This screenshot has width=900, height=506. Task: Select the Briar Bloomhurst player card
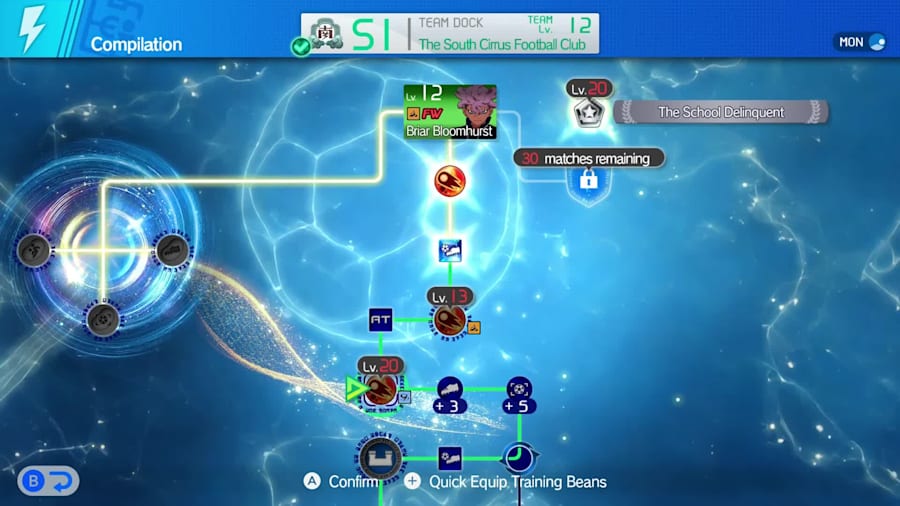click(x=449, y=111)
